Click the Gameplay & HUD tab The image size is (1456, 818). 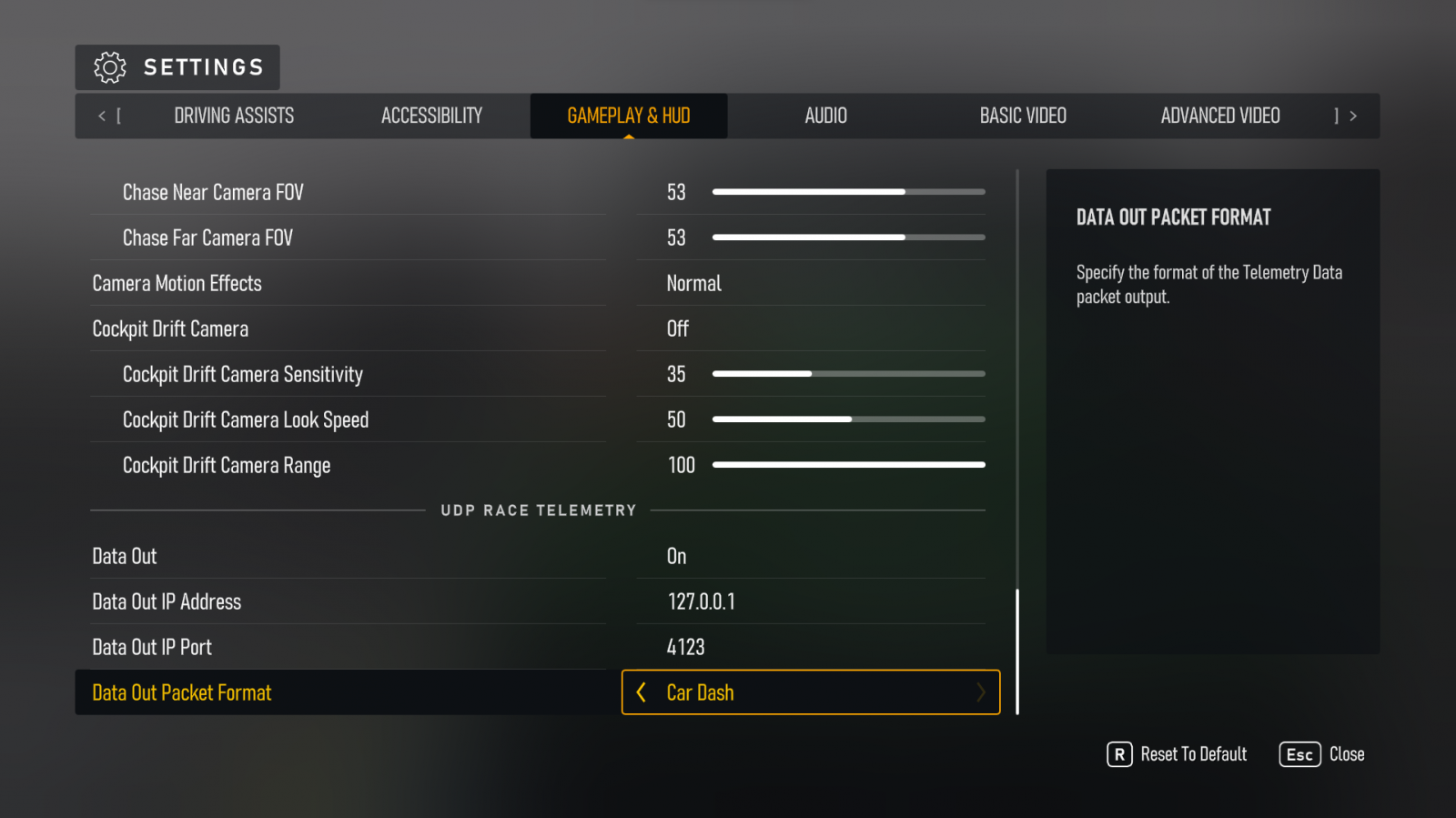tap(628, 116)
